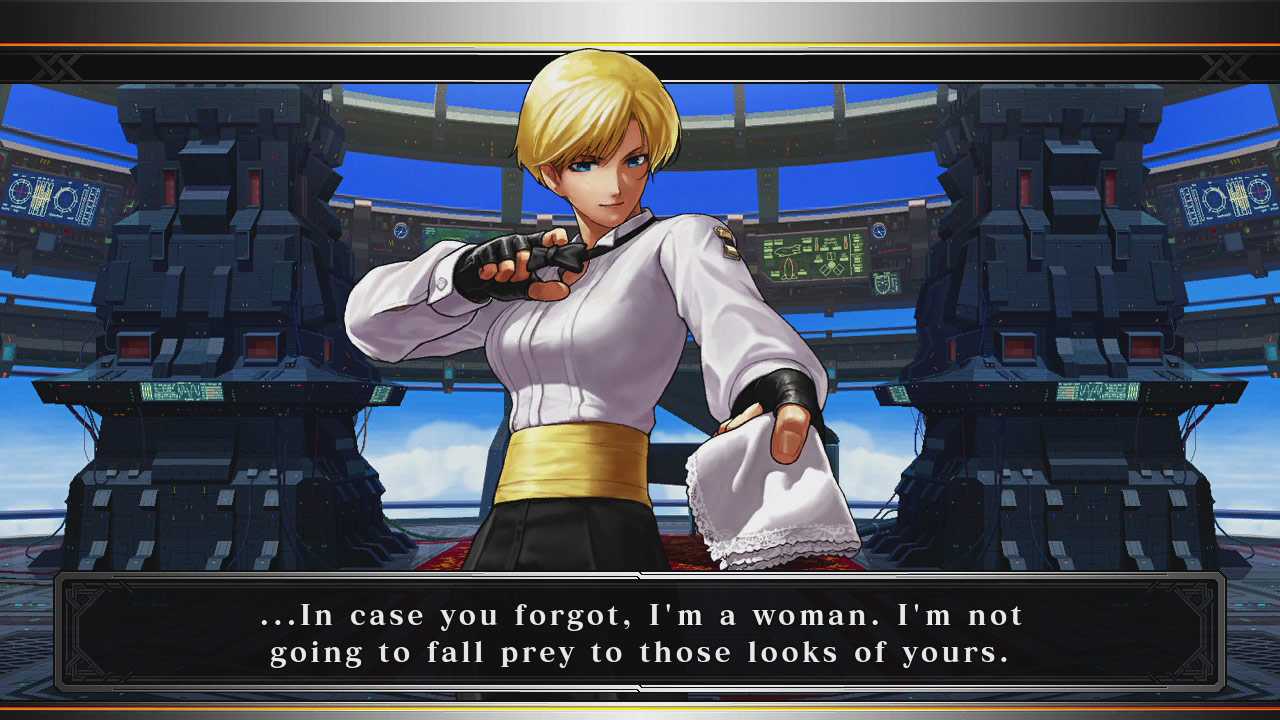1280x720 pixels.
Task: Click the circular blue dial on the upper-left console
Action: (x=65, y=198)
